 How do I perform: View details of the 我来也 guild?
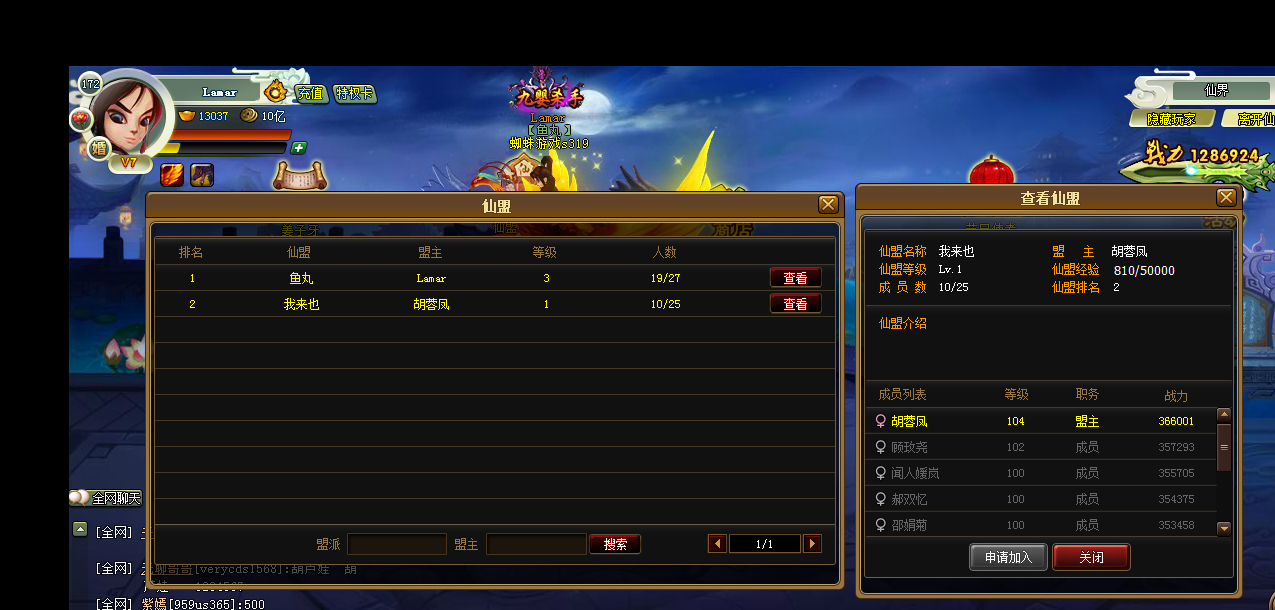point(795,304)
